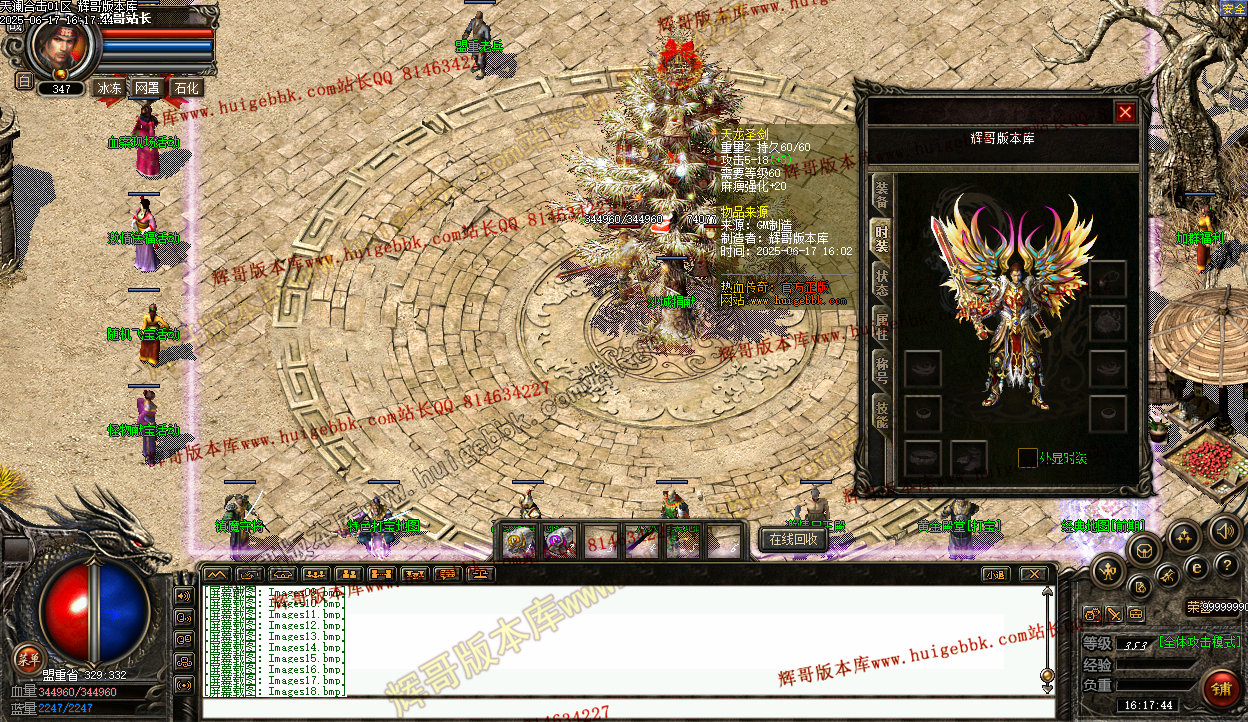The image size is (1248, 722).
Task: Use the golden scroll in the first hotbar slot
Action: 518,542
